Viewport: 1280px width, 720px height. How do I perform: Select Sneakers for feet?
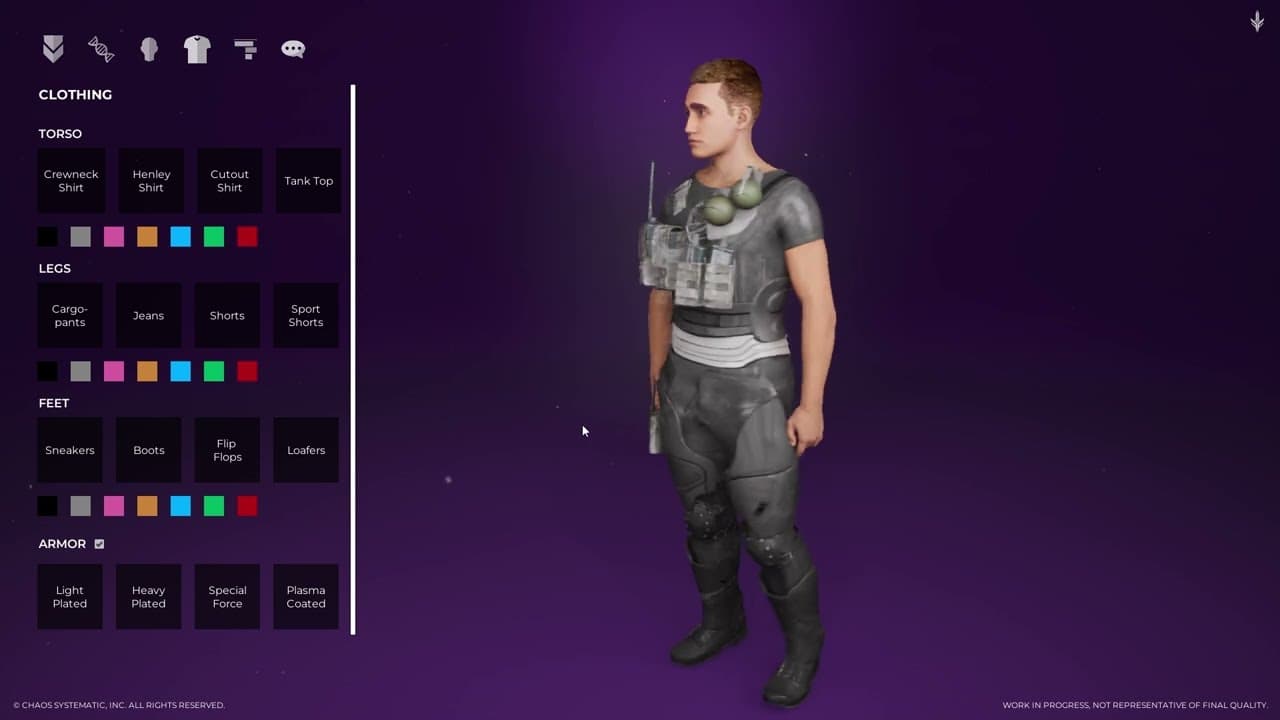click(x=70, y=450)
